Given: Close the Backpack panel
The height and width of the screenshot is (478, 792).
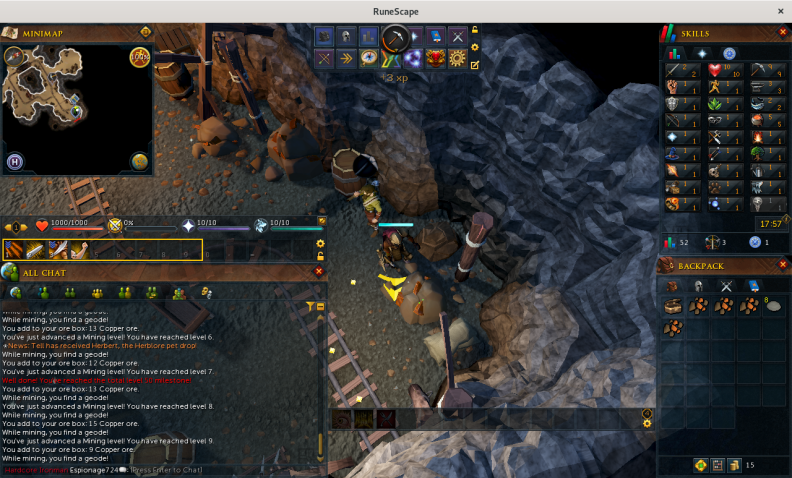Looking at the screenshot, I should (x=781, y=265).
